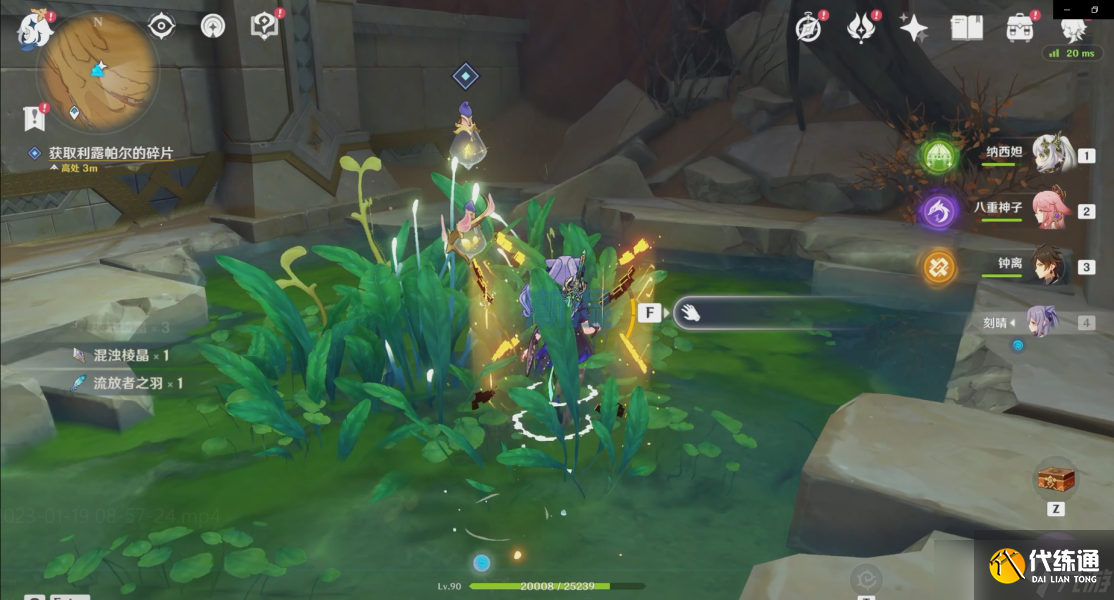Open the adventurer handbook book icon

point(967,28)
